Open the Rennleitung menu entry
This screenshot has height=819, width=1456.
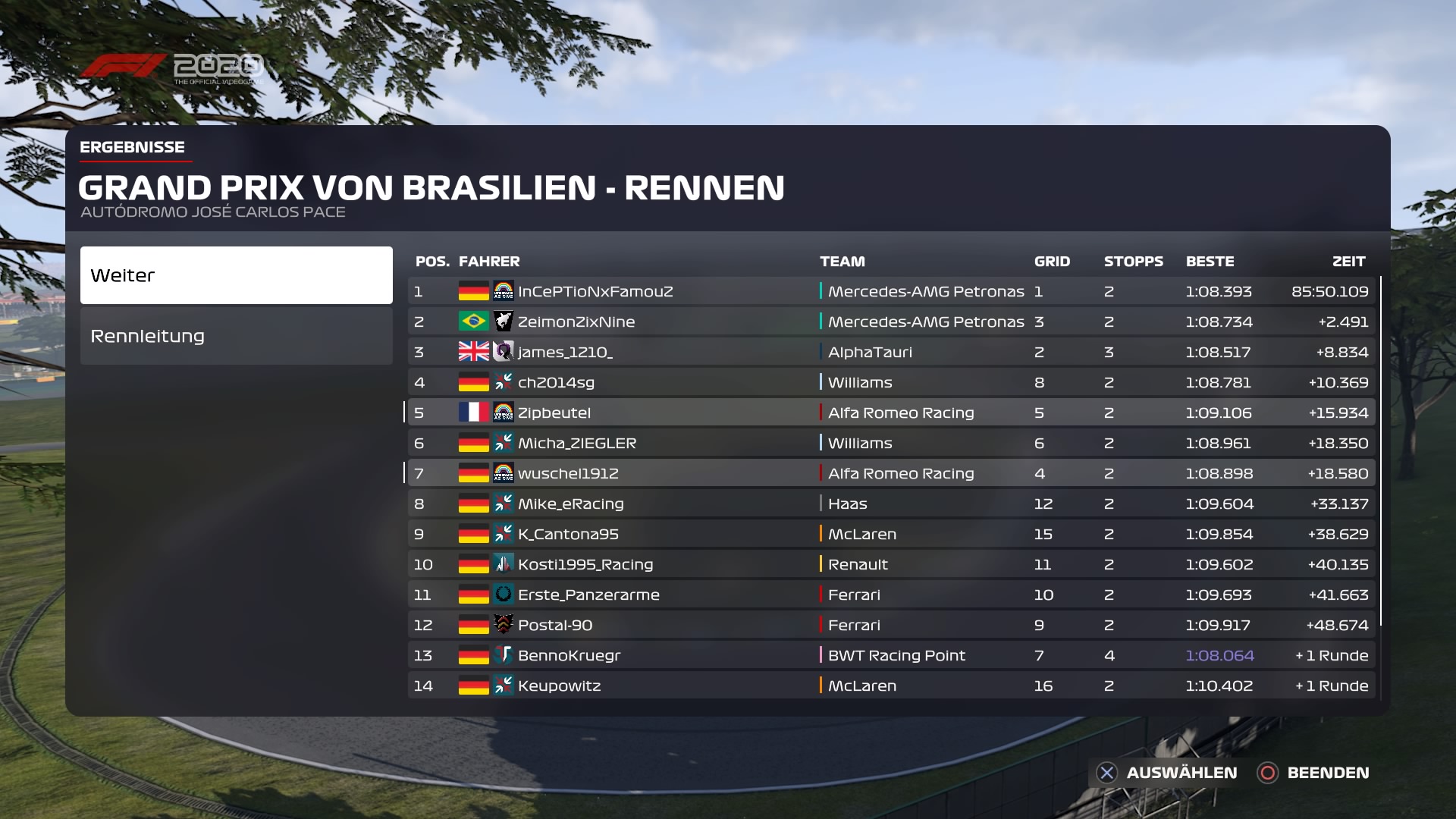point(236,336)
